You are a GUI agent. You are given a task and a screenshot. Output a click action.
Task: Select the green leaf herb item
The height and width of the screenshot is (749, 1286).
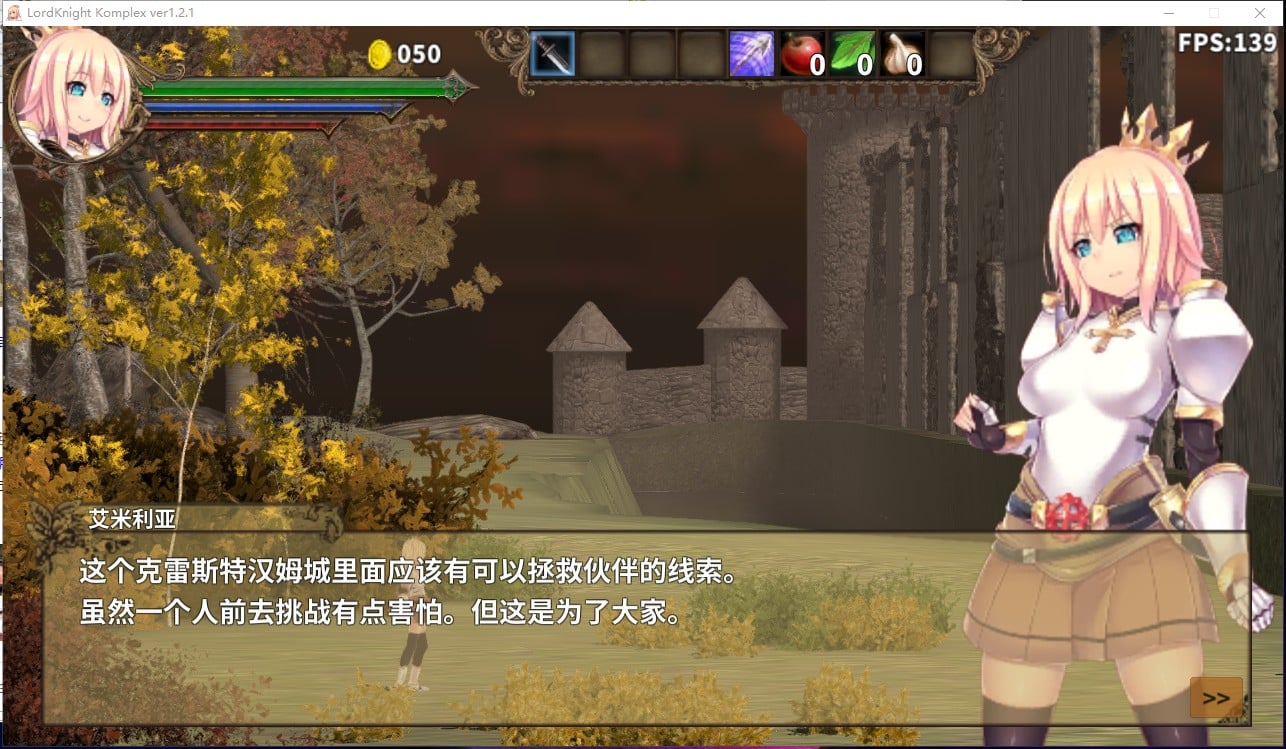(852, 55)
